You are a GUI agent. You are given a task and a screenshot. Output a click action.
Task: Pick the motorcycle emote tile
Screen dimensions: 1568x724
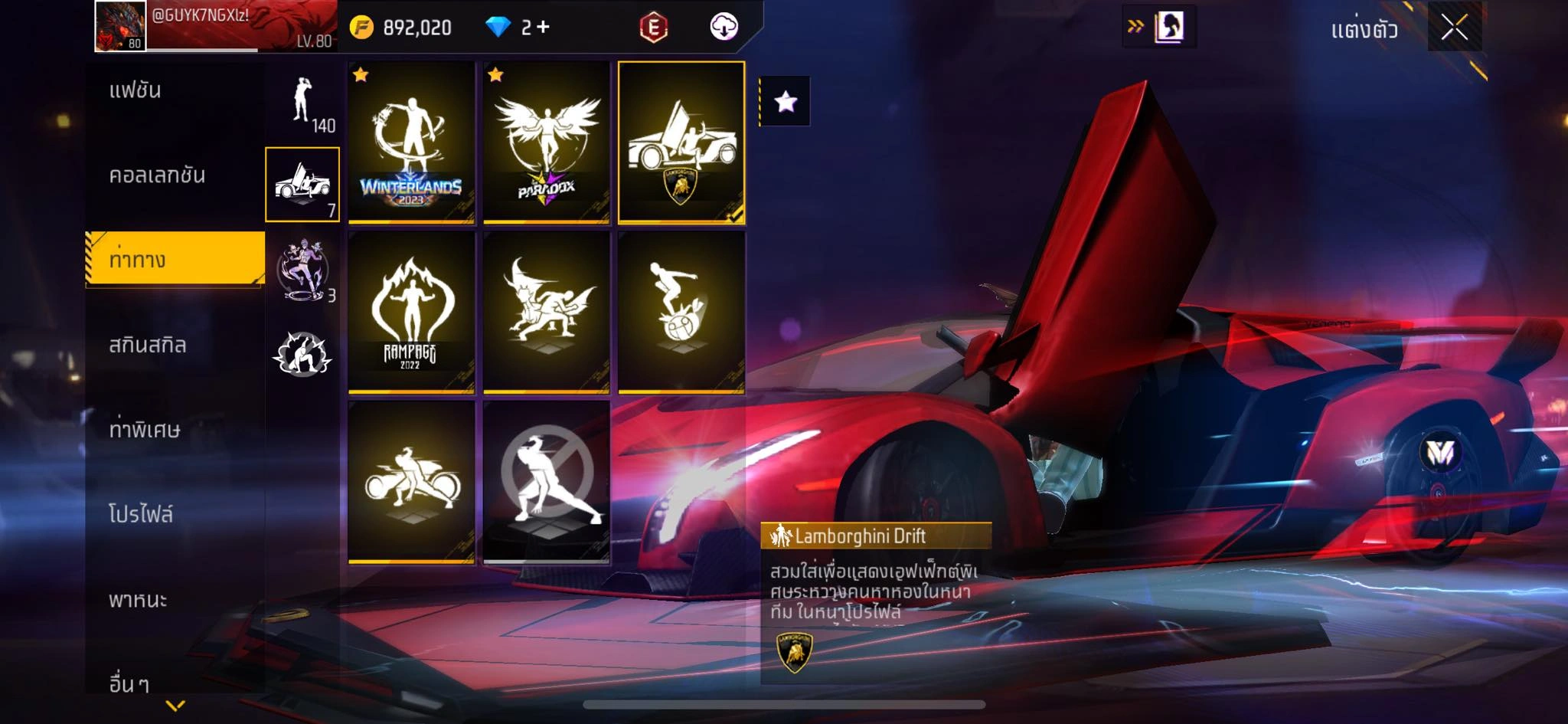click(412, 482)
